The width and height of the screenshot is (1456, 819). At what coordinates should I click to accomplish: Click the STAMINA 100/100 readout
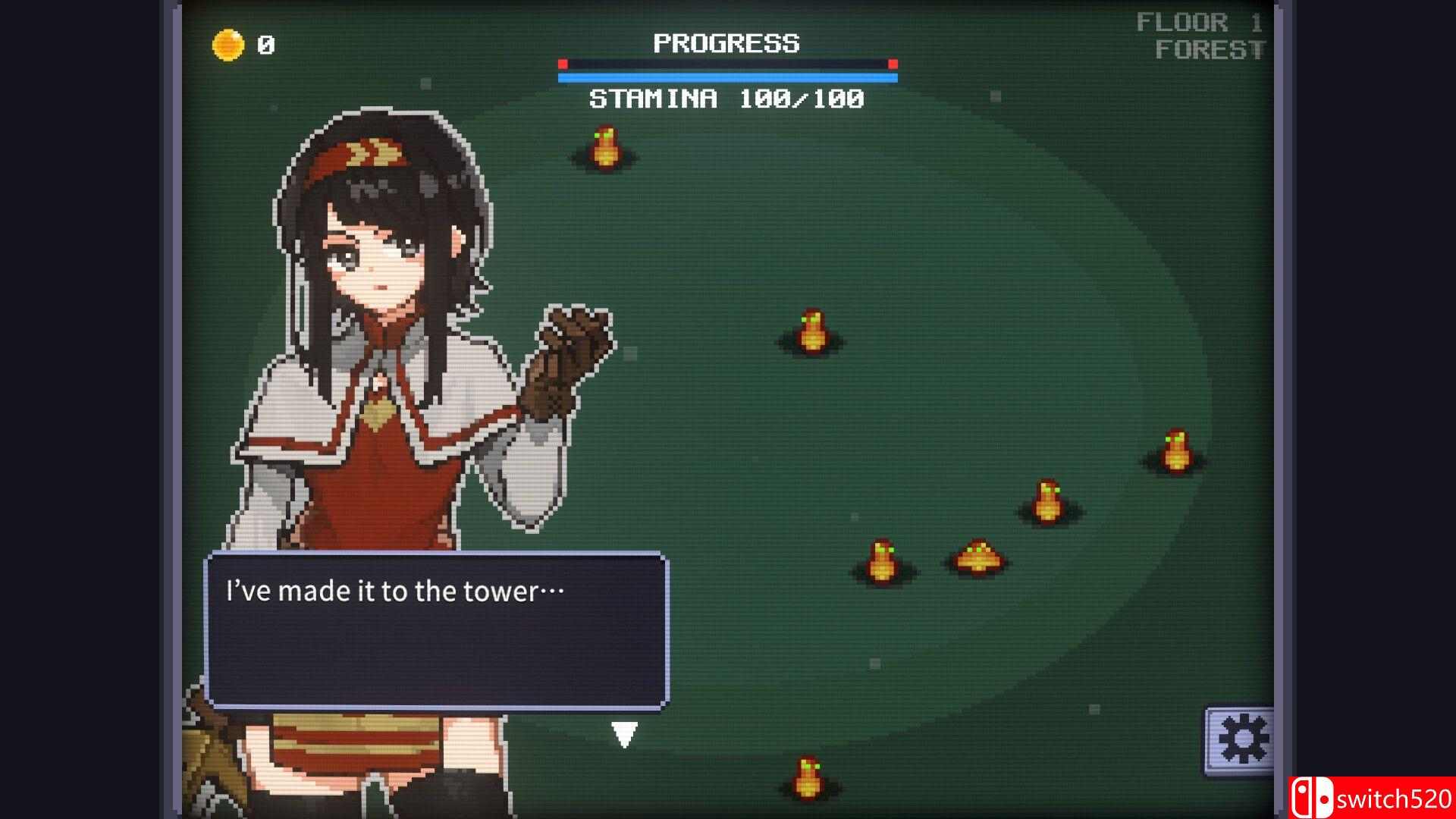[726, 97]
